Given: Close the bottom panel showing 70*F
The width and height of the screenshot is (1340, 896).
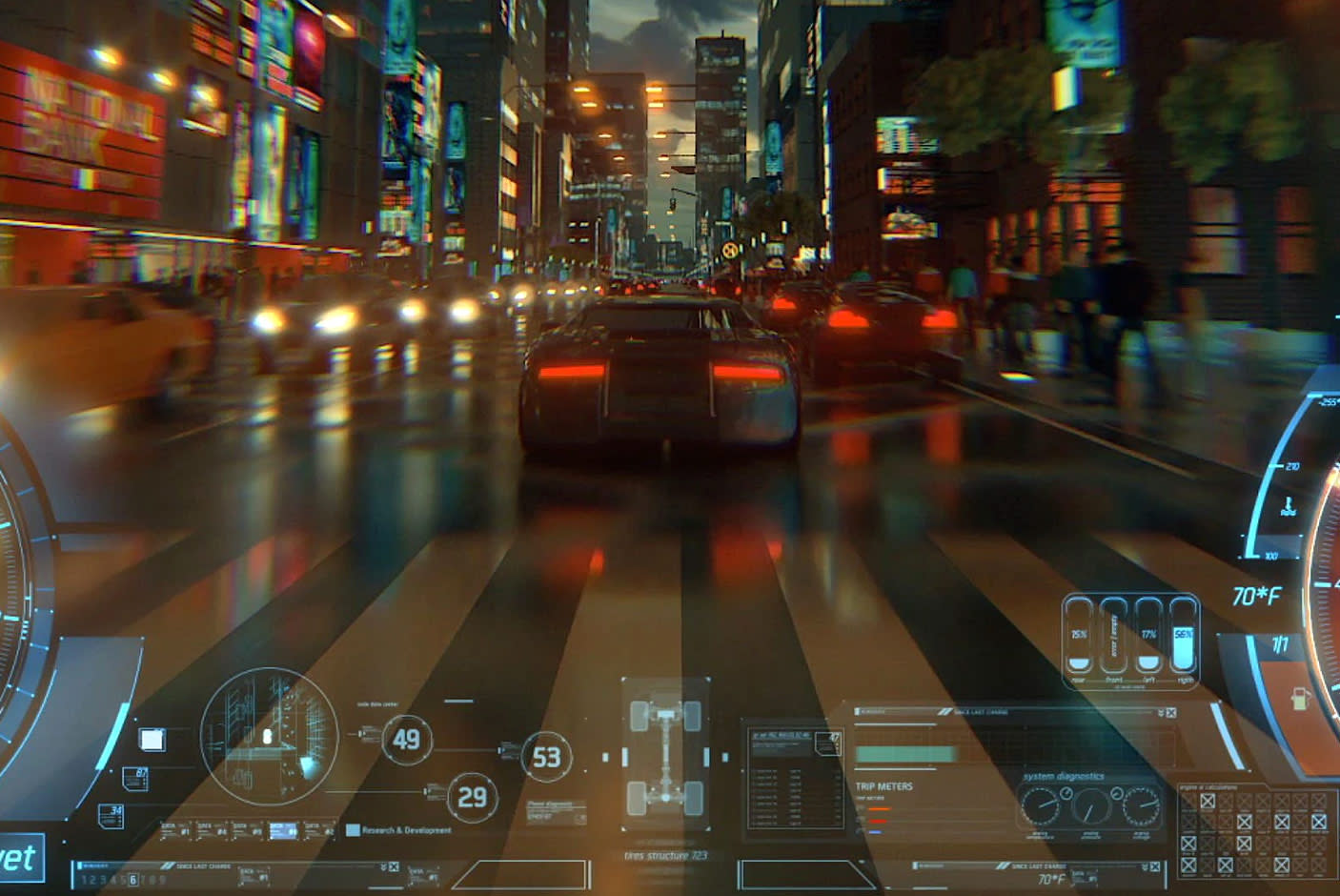Looking at the screenshot, I should [x=1155, y=867].
